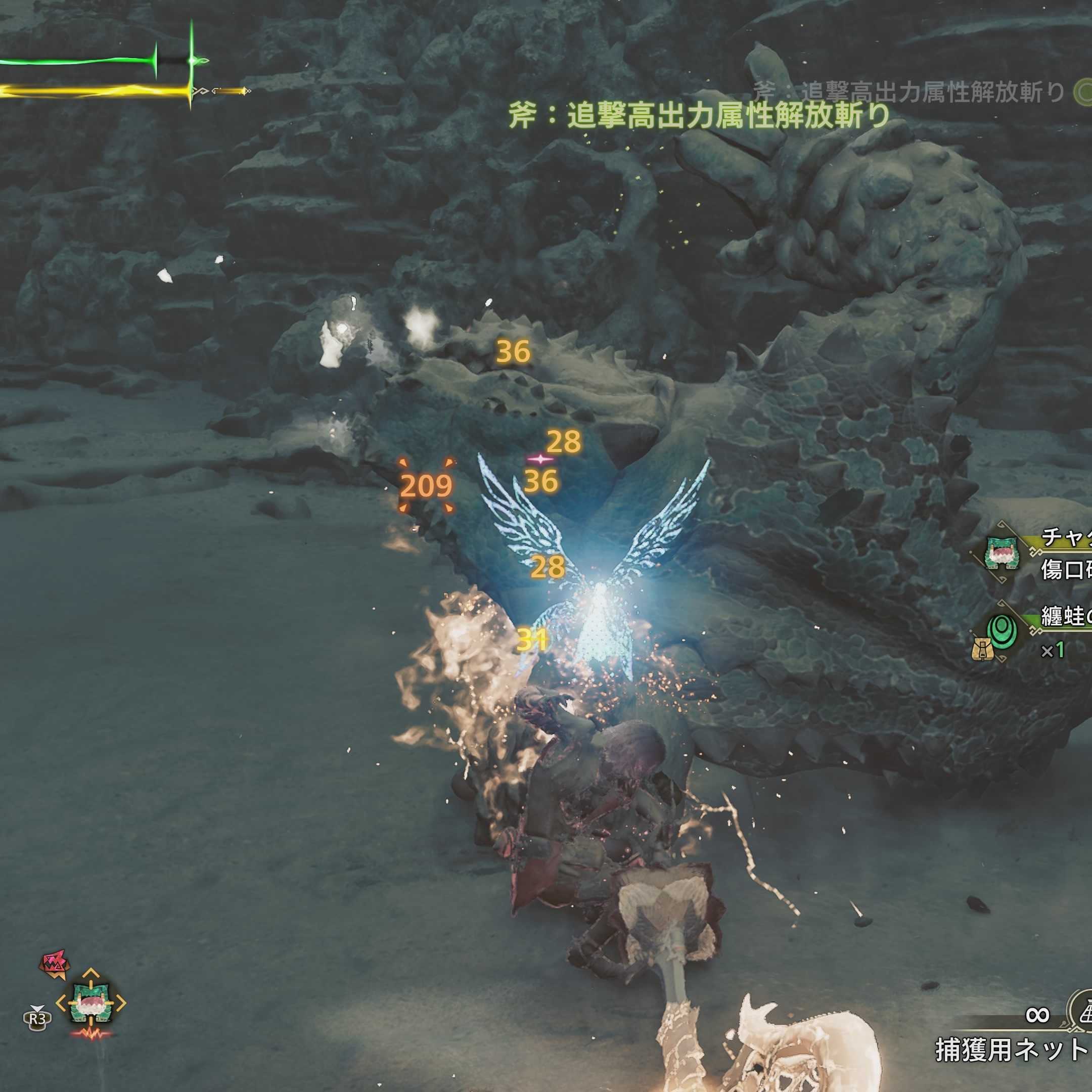This screenshot has height=1092, width=1092.
Task: Click the red angry monster status icon
Action: (x=54, y=965)
